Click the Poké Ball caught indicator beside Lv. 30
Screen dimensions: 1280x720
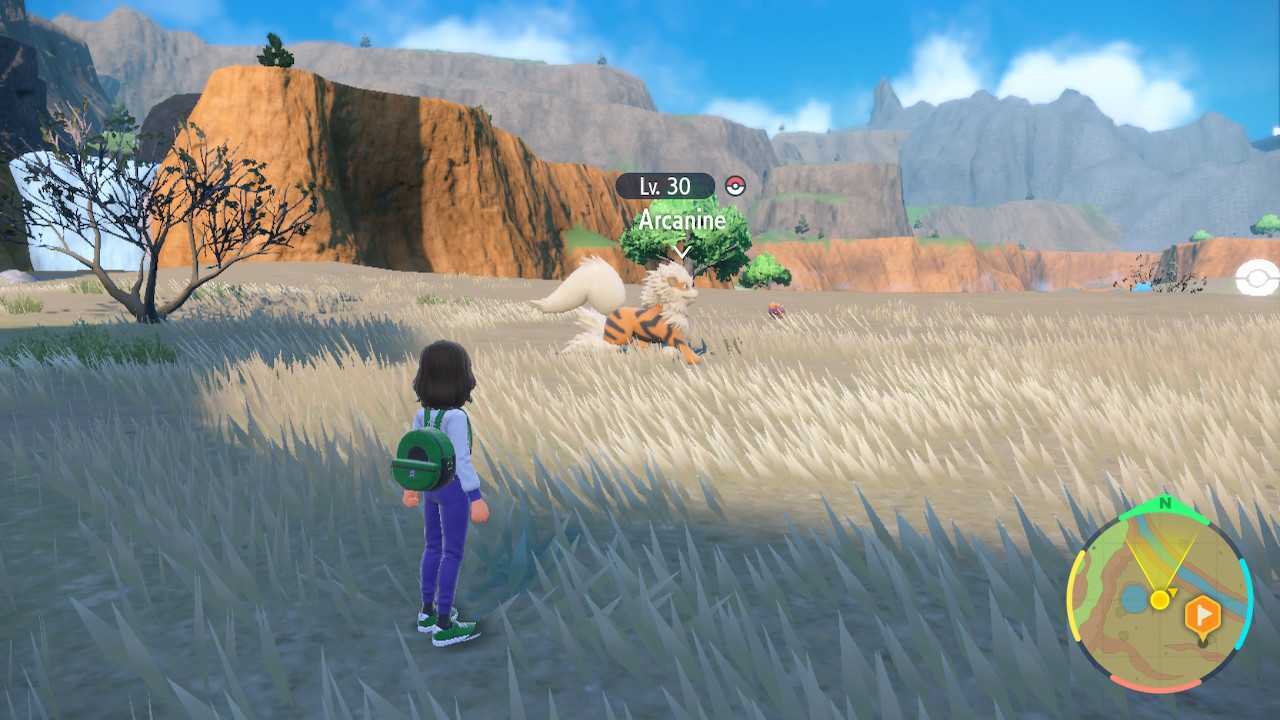(x=735, y=186)
